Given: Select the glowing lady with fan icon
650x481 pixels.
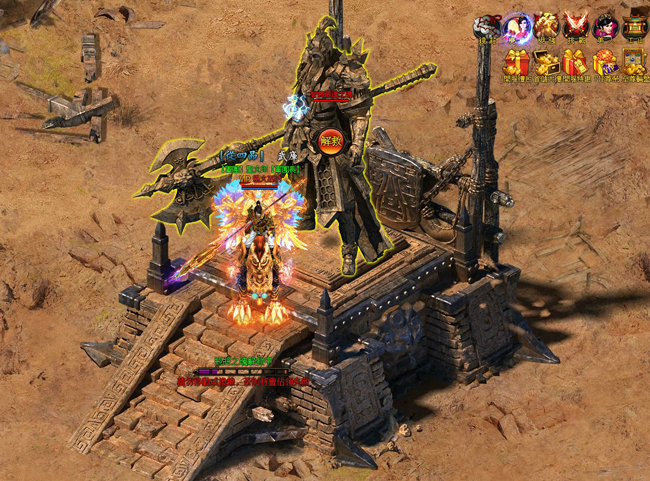Looking at the screenshot, I should tap(516, 26).
